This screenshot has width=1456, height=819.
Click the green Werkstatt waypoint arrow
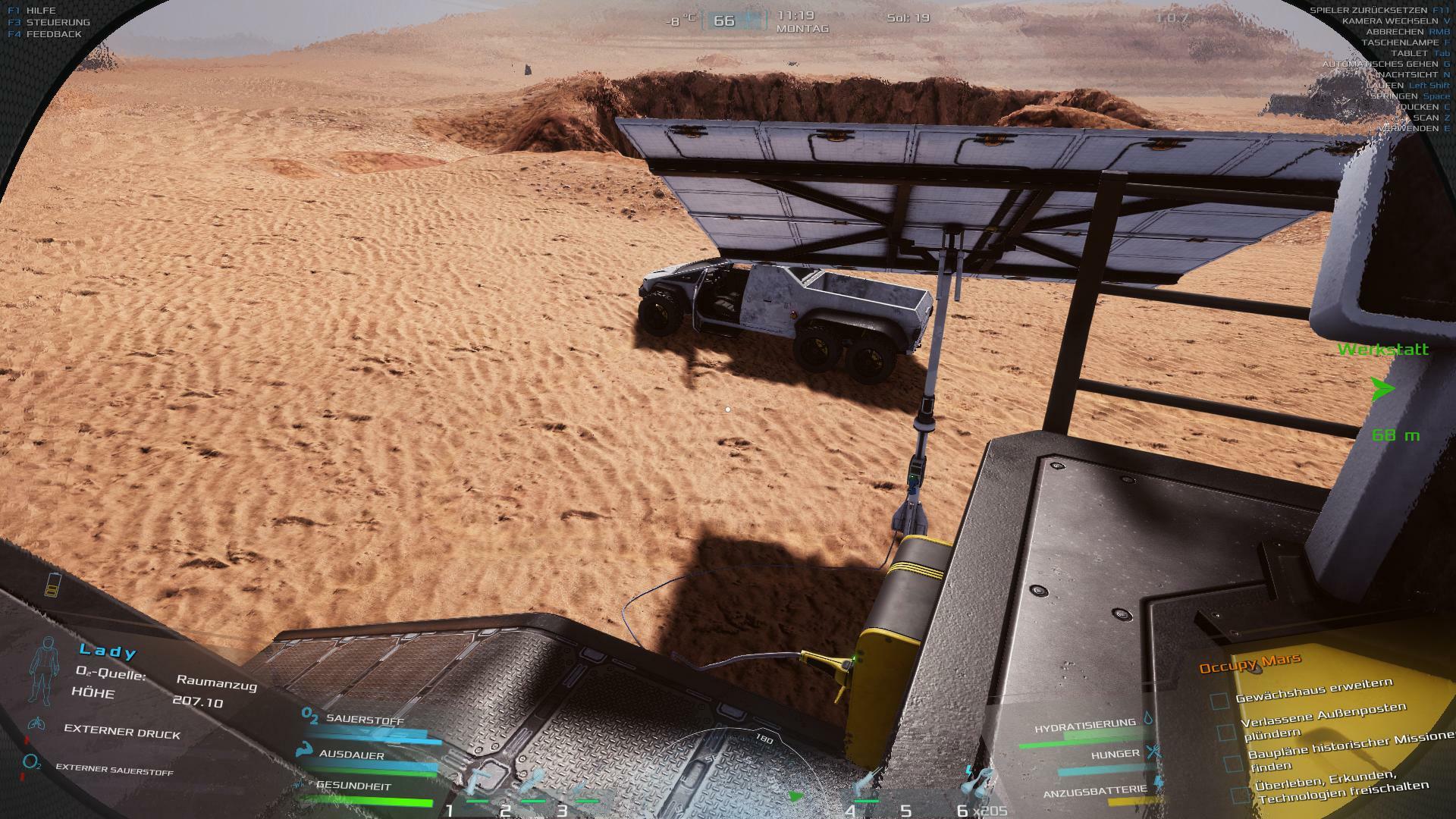point(1382,389)
